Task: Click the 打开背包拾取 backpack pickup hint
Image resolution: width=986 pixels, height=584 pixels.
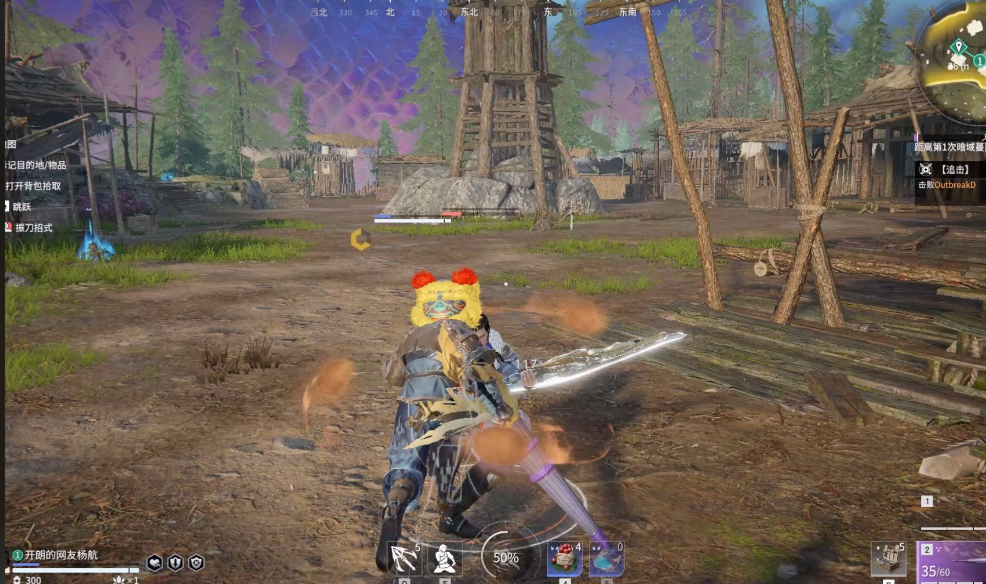Action: tap(34, 186)
